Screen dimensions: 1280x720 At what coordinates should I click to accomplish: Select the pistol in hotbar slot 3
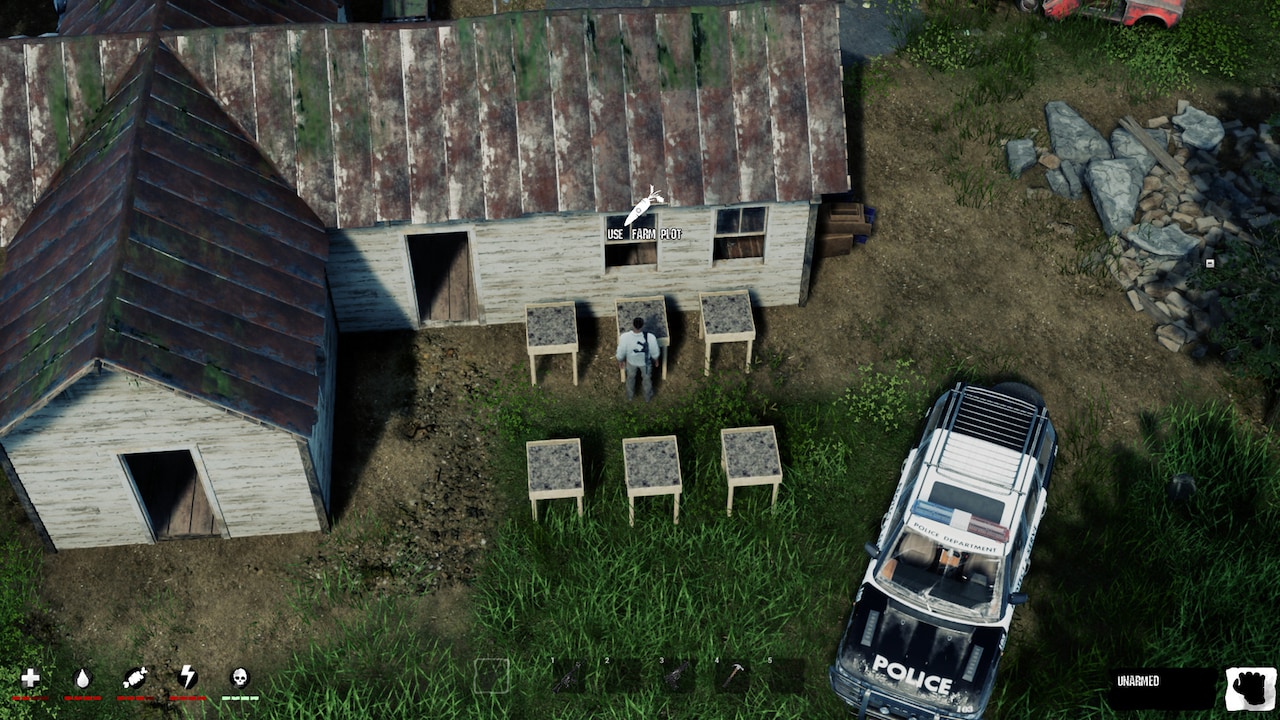point(678,675)
